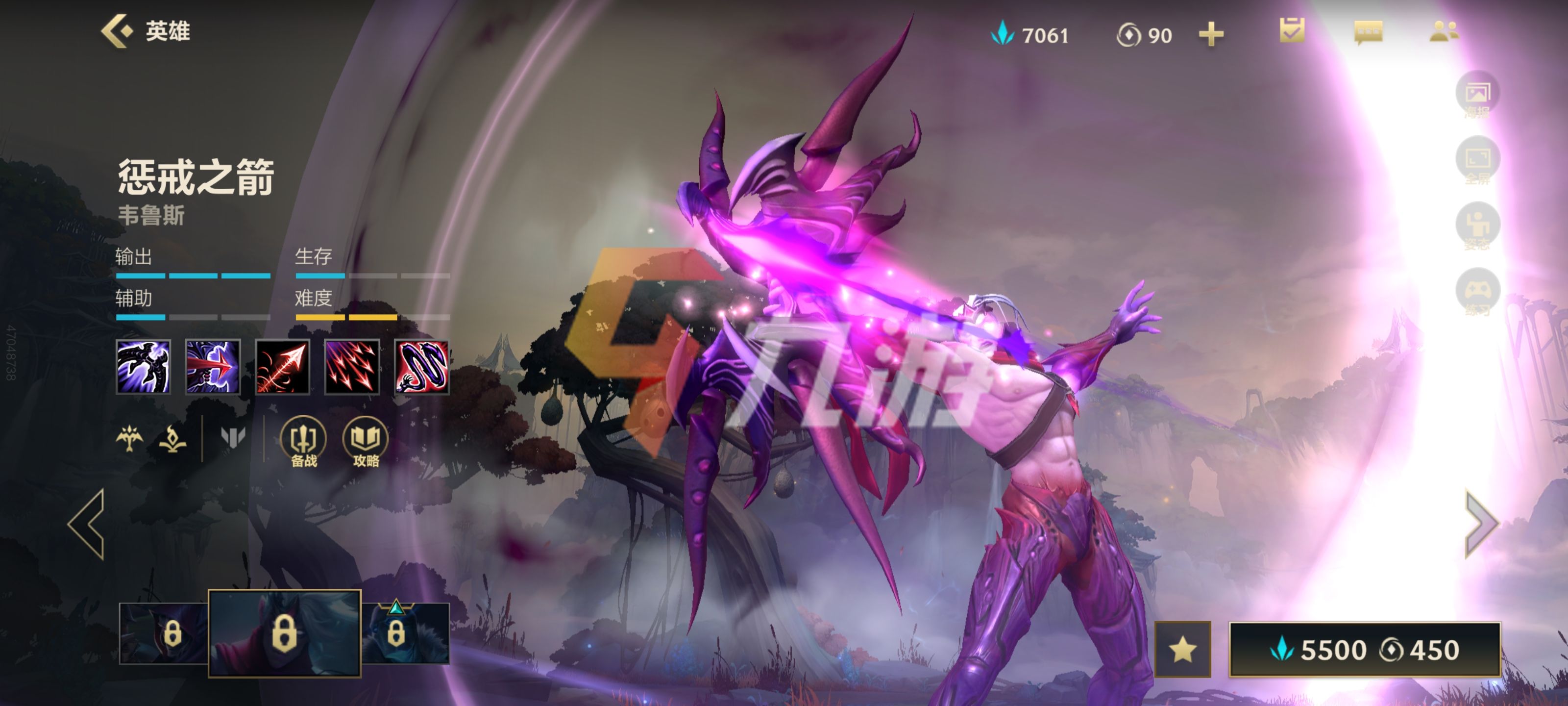This screenshot has height=706, width=1568.
Task: Open the chat speech bubble
Action: tap(1368, 32)
